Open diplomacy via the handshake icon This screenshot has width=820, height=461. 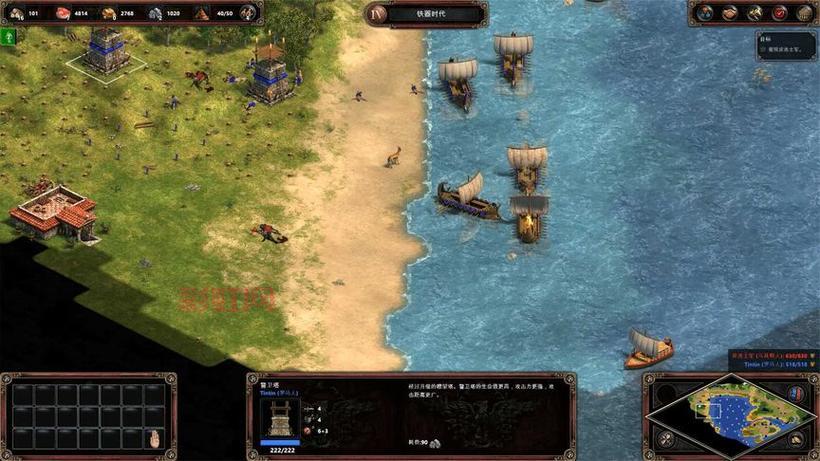[x=731, y=13]
